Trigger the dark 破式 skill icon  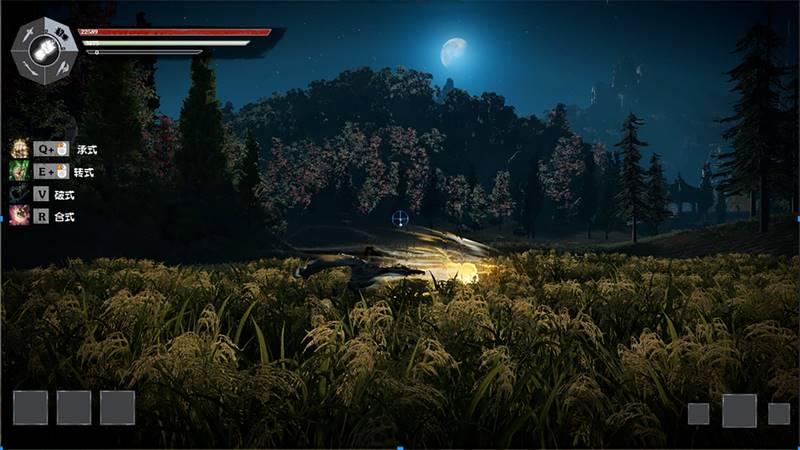tap(19, 194)
